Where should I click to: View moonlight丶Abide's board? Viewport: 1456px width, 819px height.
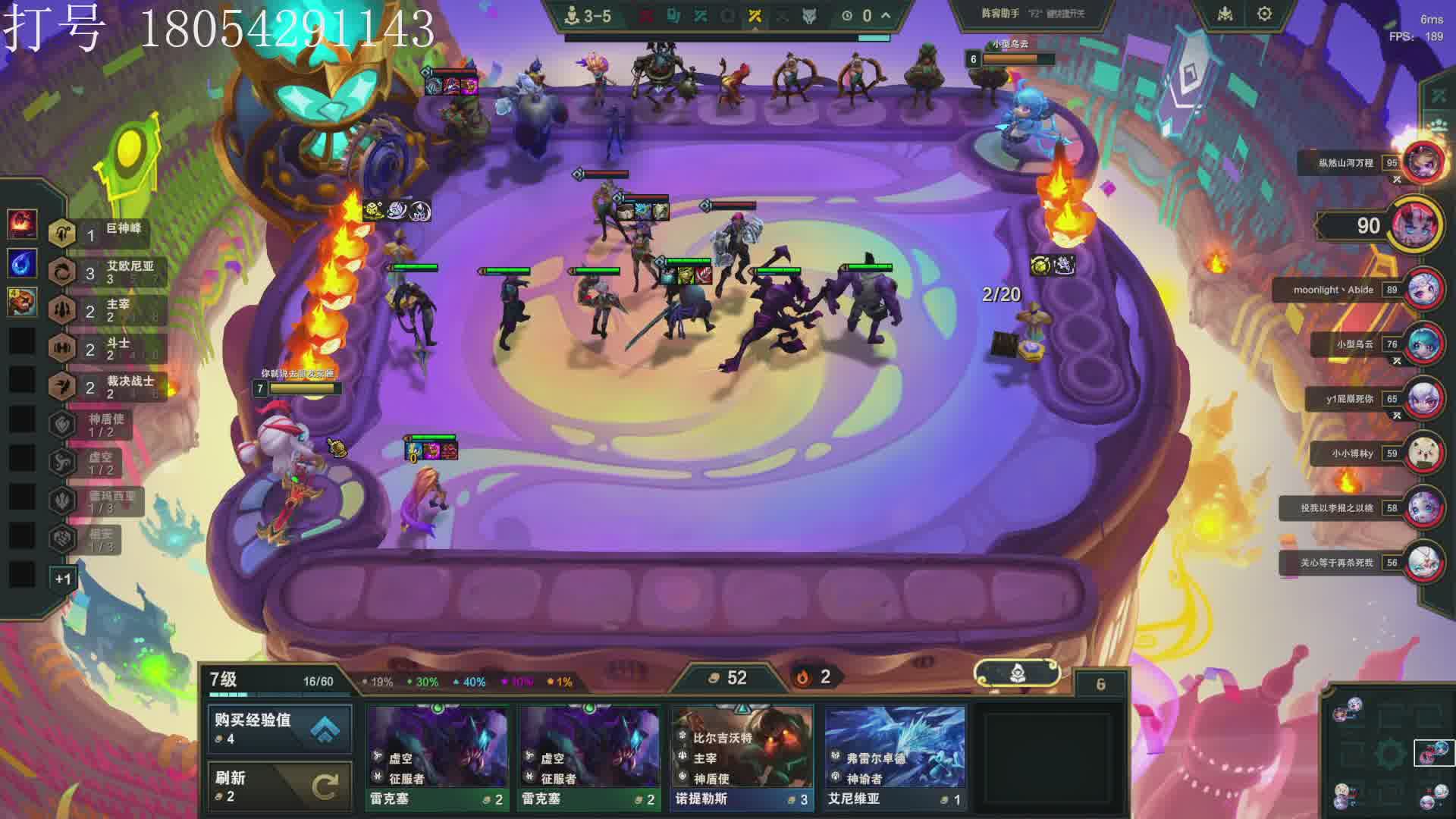pyautogui.click(x=1423, y=290)
